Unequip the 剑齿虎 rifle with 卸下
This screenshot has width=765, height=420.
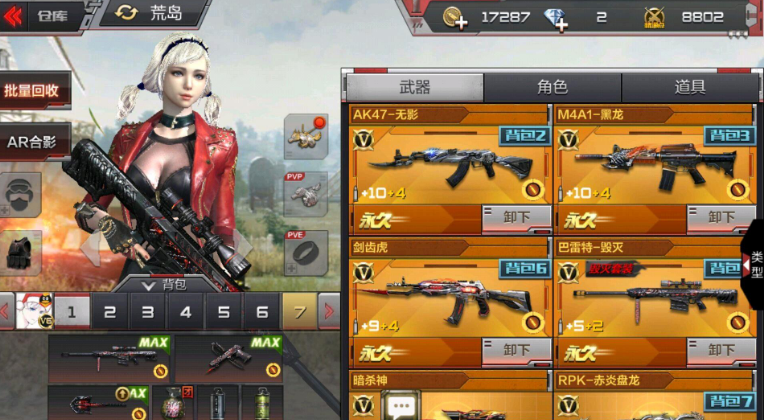click(x=516, y=350)
